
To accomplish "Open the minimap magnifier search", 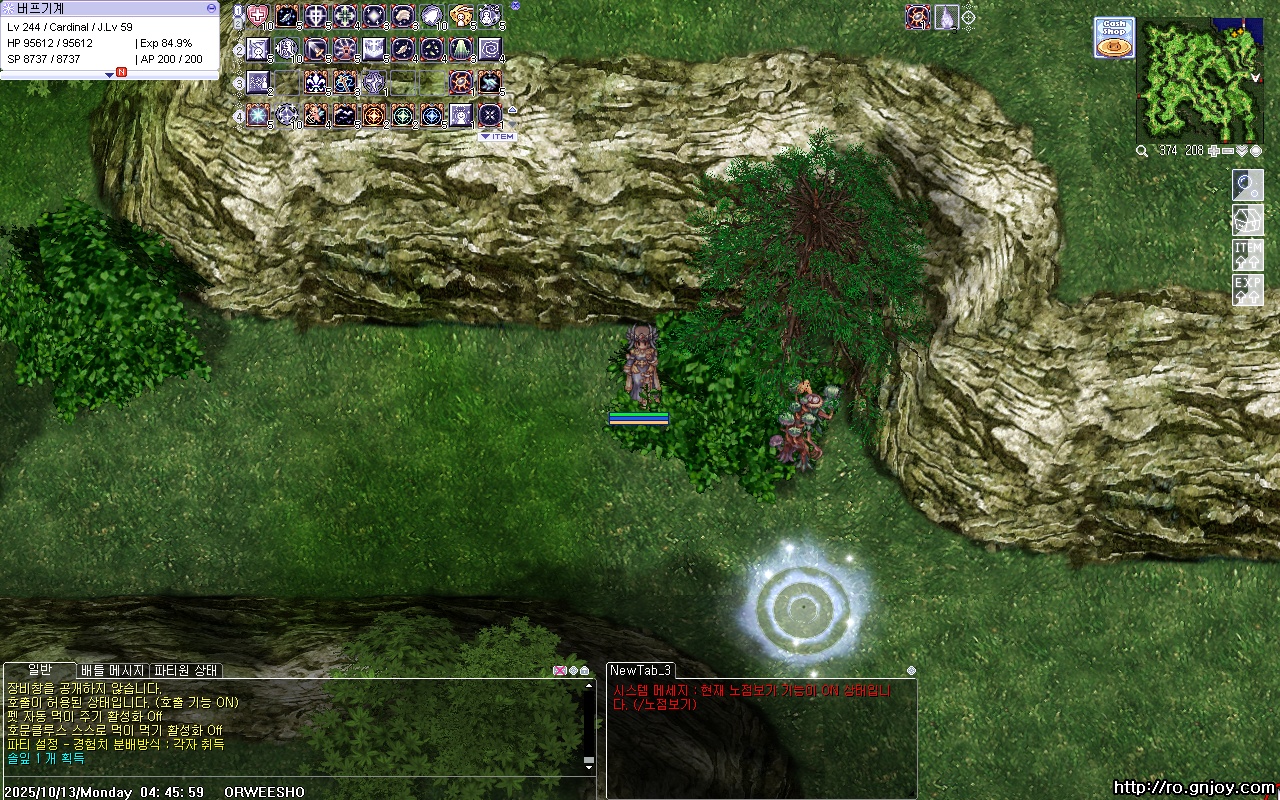I will [x=1142, y=151].
